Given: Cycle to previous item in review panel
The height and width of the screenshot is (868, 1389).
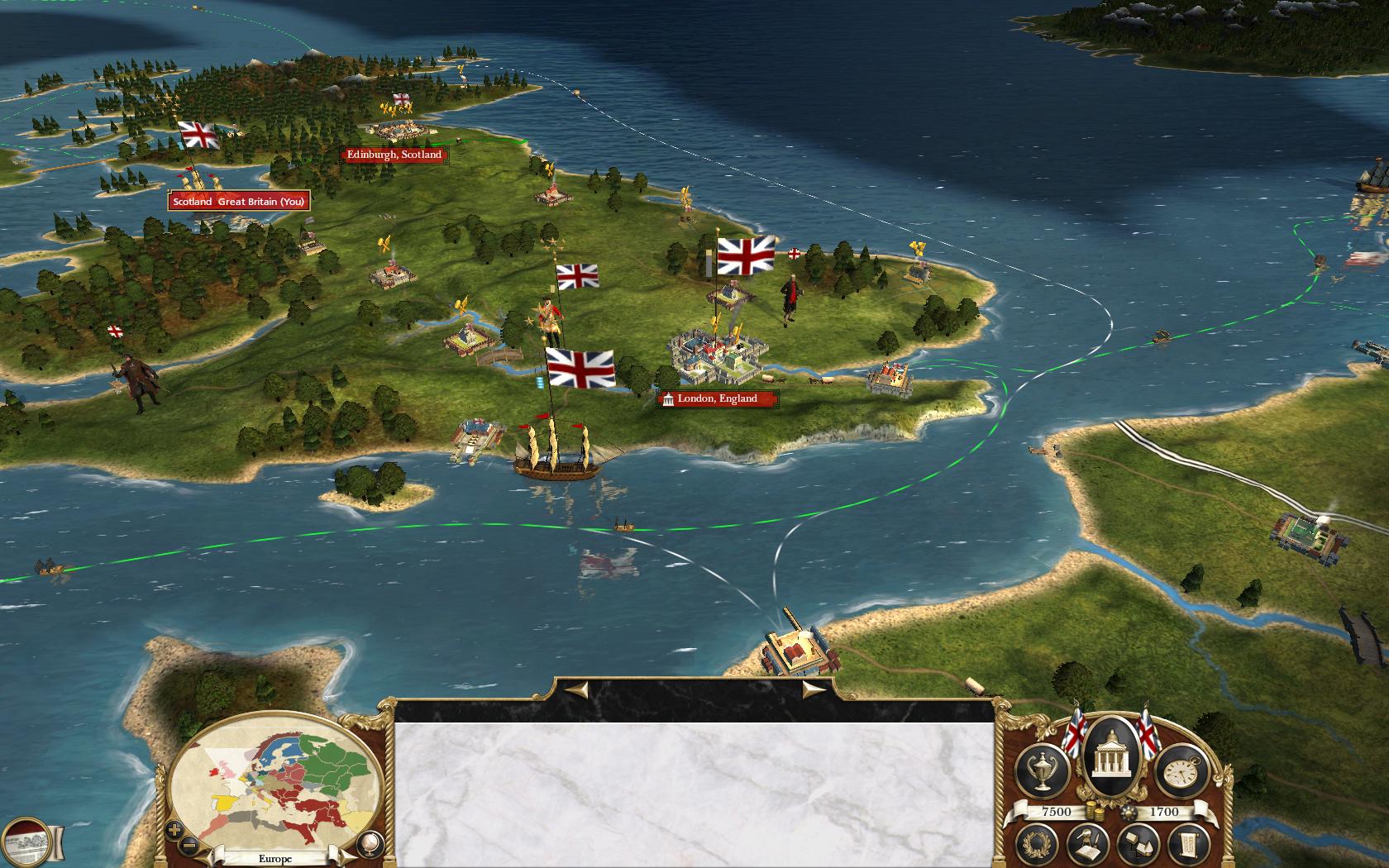Looking at the screenshot, I should [576, 689].
